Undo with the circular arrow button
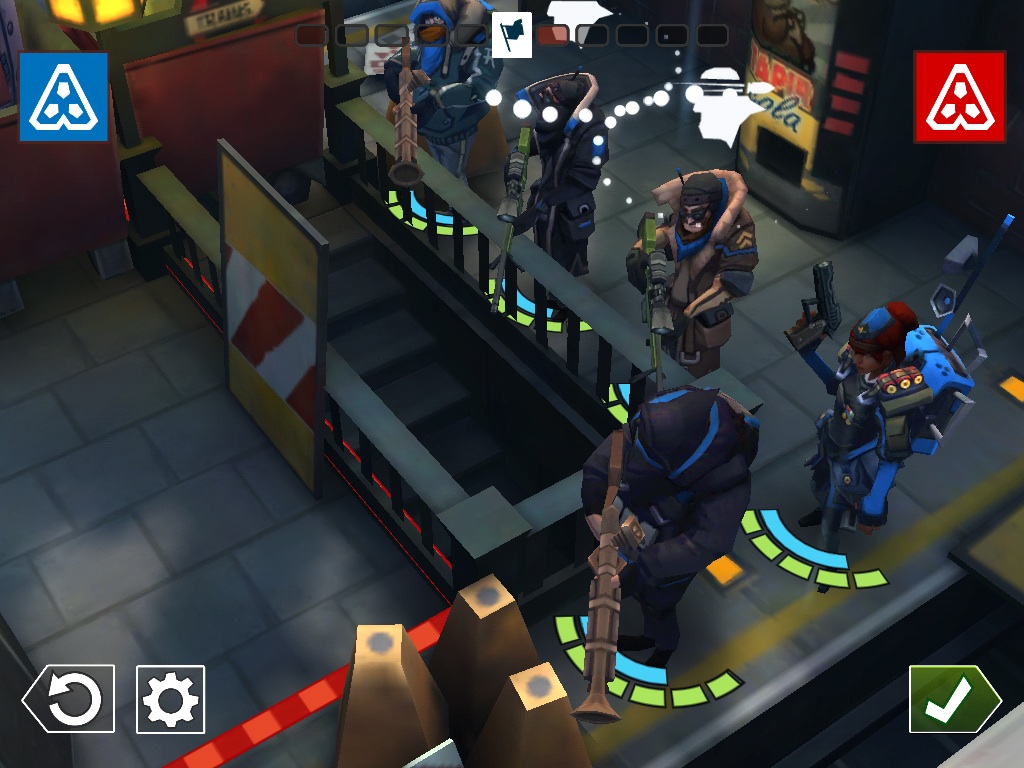Image resolution: width=1024 pixels, height=768 pixels. 69,699
